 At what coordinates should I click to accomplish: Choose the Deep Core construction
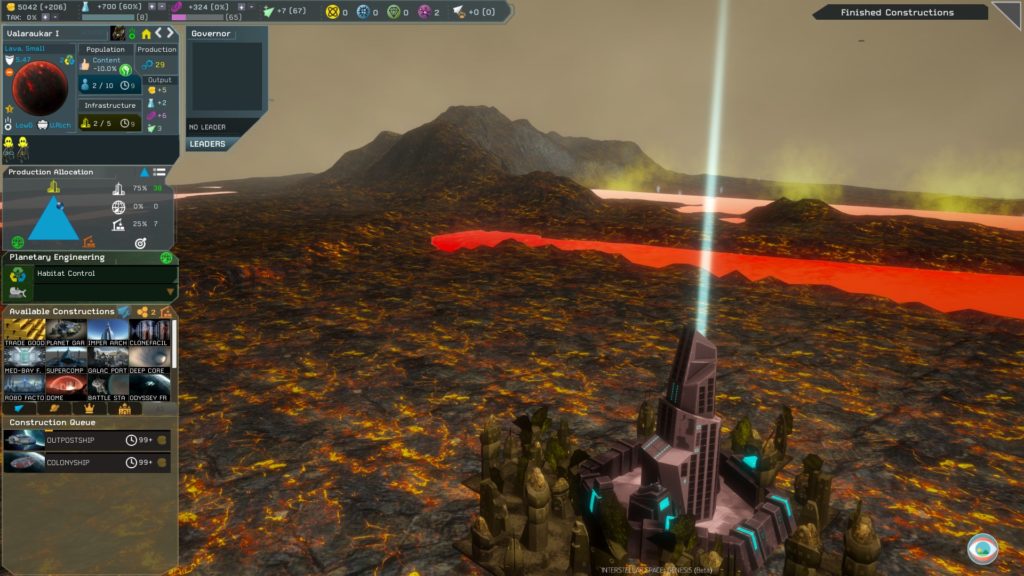[x=150, y=359]
